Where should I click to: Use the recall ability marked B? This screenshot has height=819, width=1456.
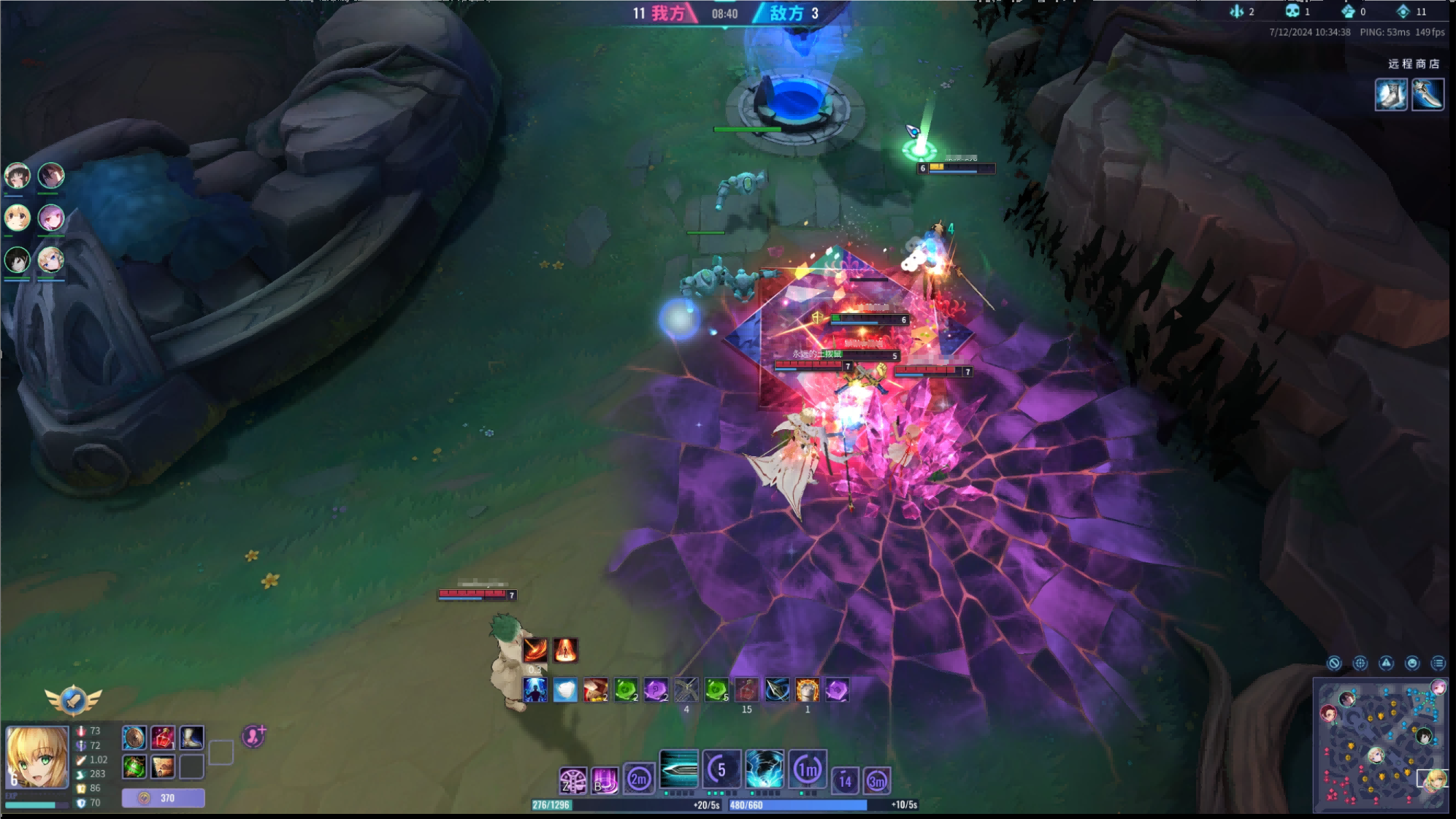tap(605, 780)
